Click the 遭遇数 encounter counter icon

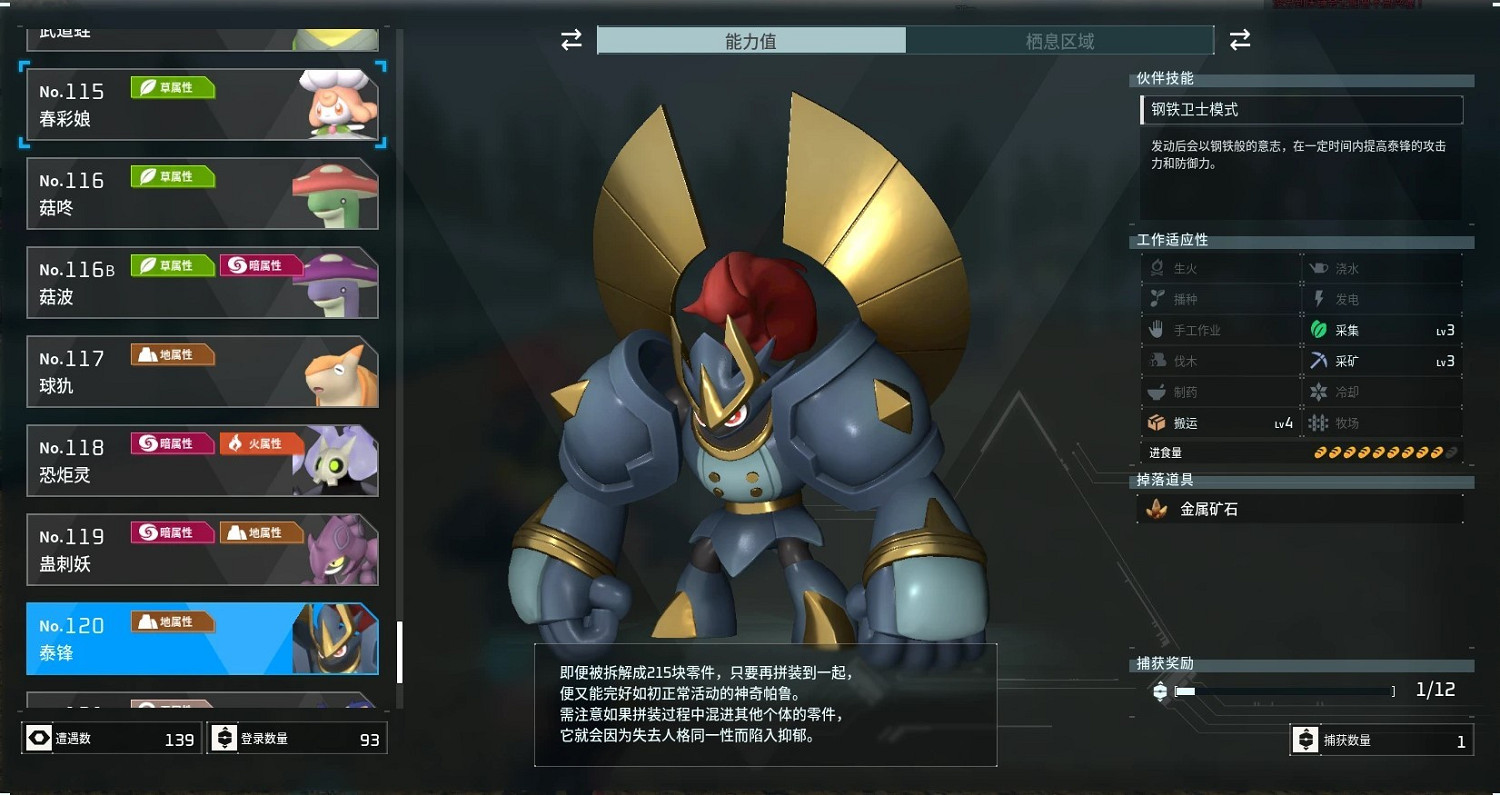click(38, 738)
